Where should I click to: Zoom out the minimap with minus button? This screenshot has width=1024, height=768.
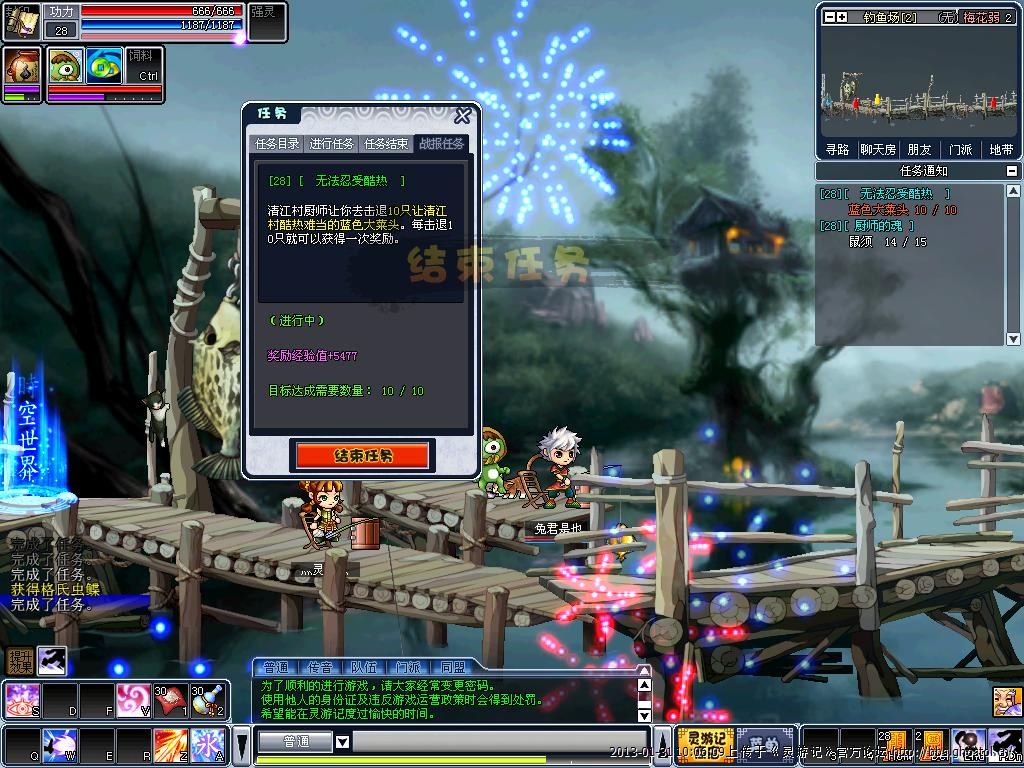829,17
